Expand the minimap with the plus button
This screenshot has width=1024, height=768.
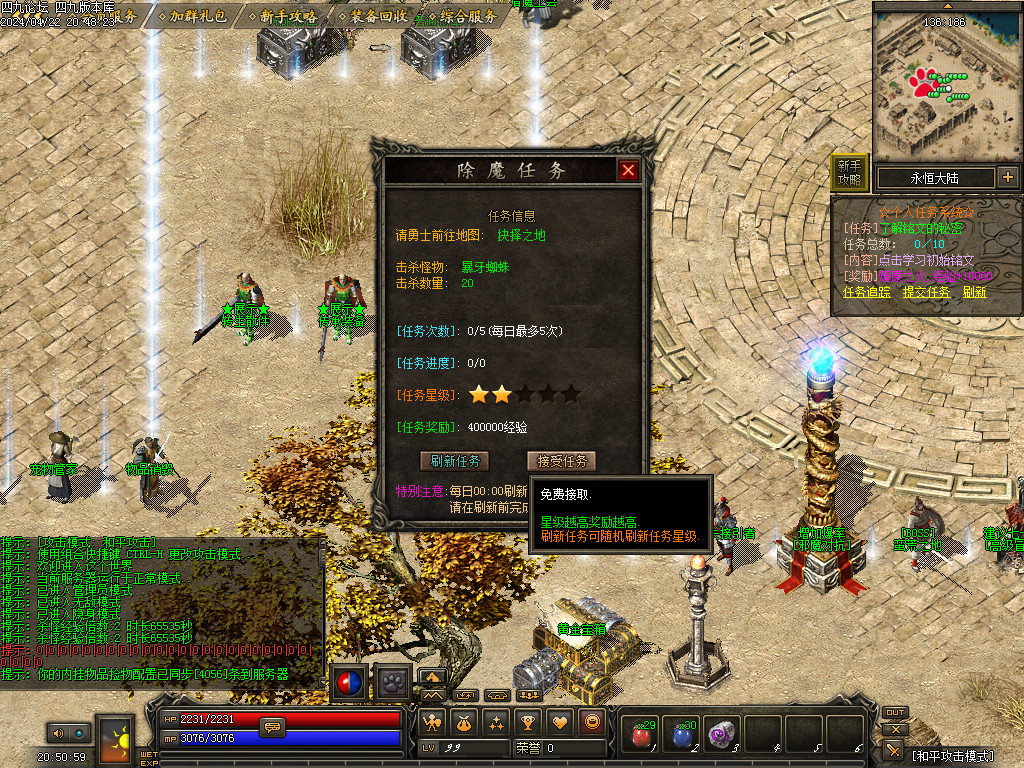1007,178
